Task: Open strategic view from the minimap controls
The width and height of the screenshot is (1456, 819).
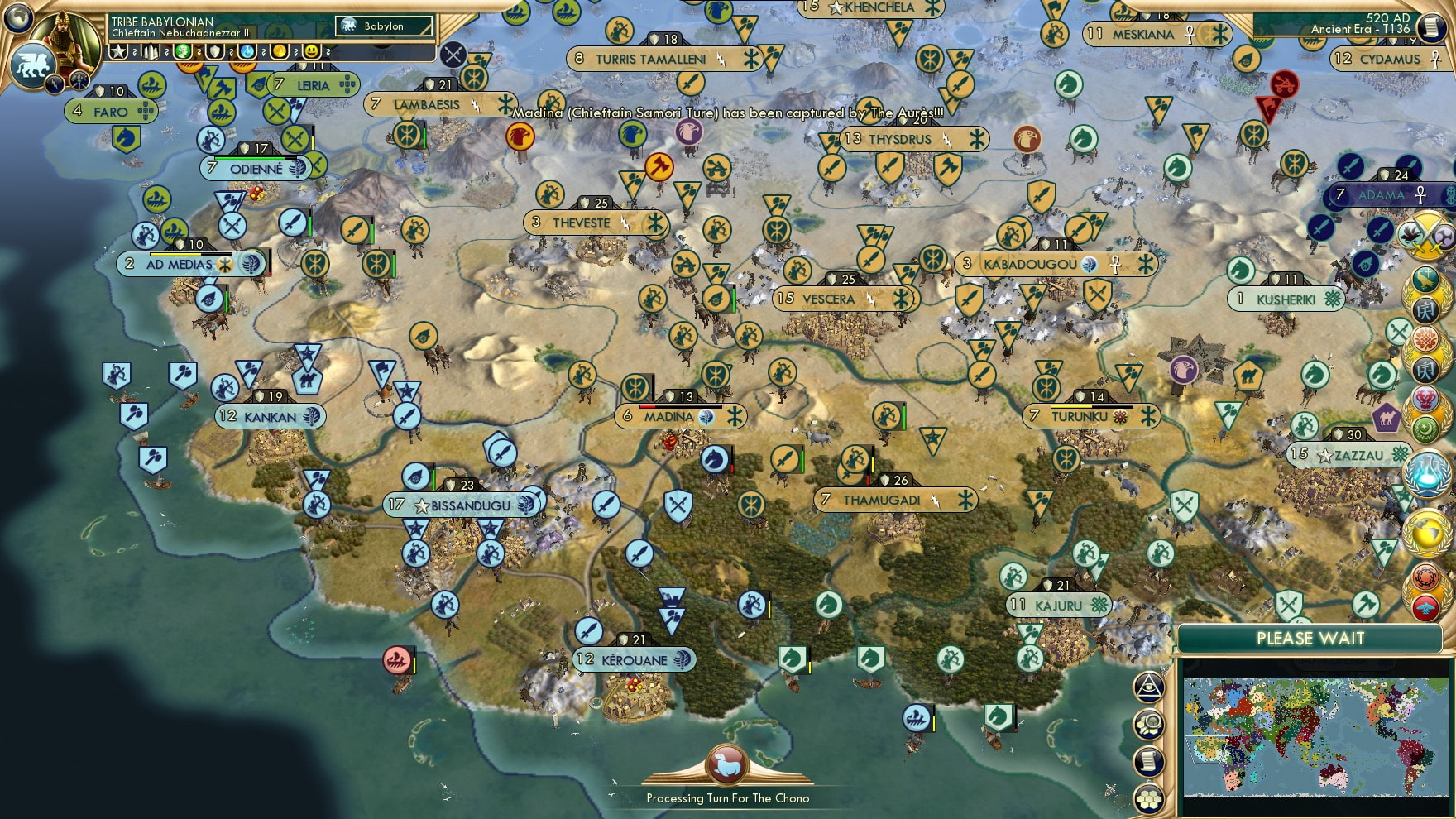Action: 1147,722
